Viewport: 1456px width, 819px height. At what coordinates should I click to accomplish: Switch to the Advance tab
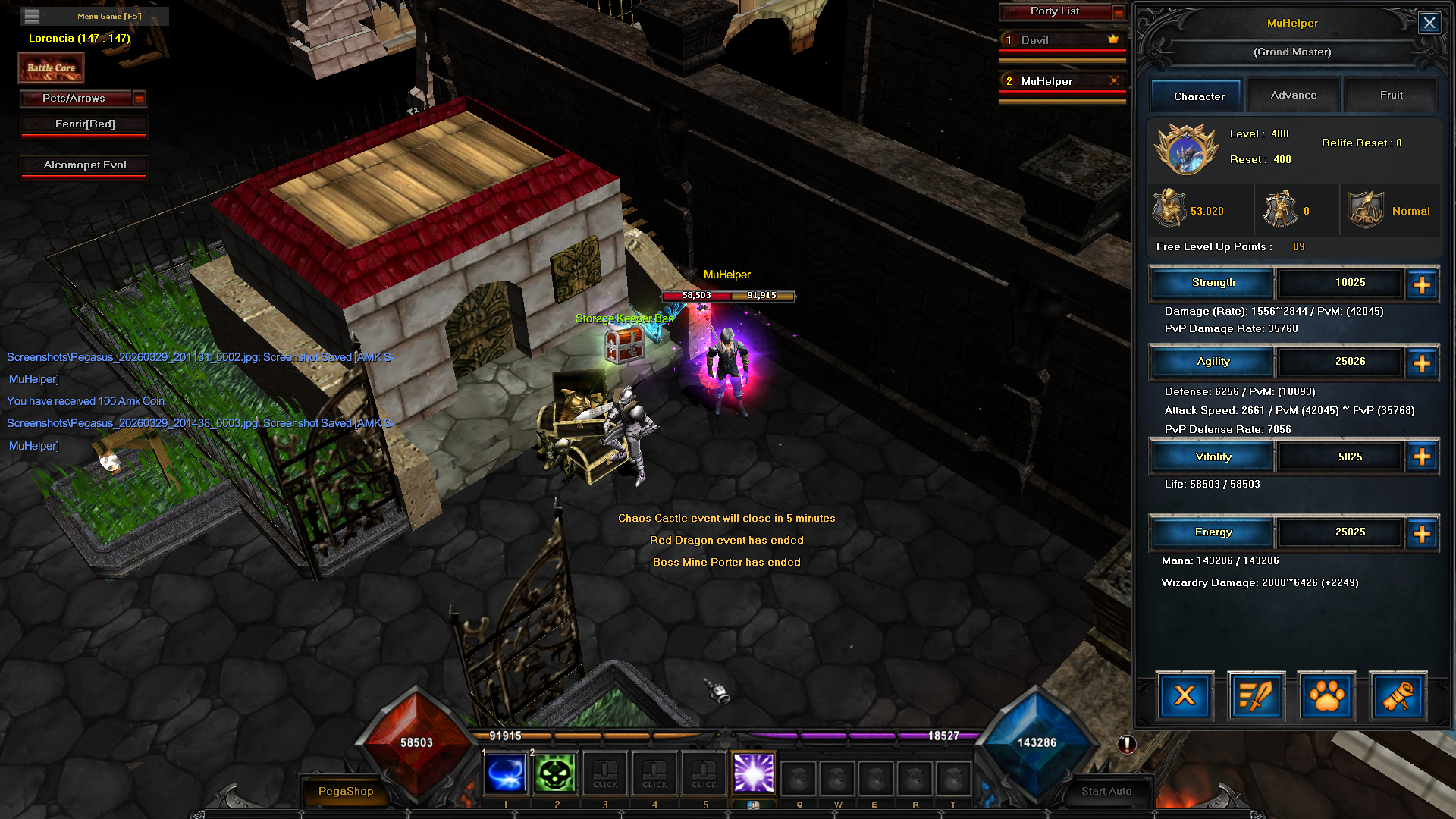click(x=1293, y=95)
